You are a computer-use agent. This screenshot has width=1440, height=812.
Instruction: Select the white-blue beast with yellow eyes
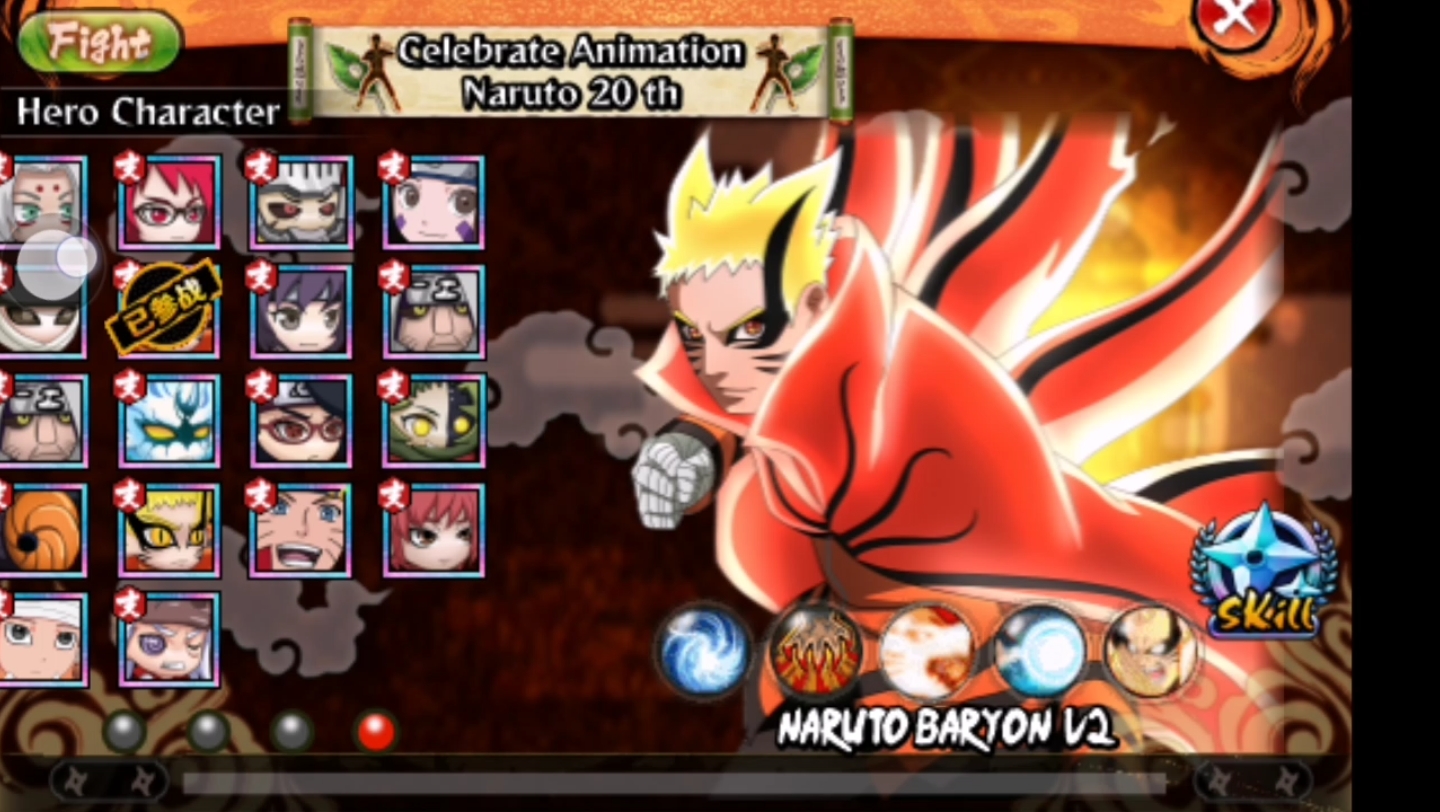point(169,421)
